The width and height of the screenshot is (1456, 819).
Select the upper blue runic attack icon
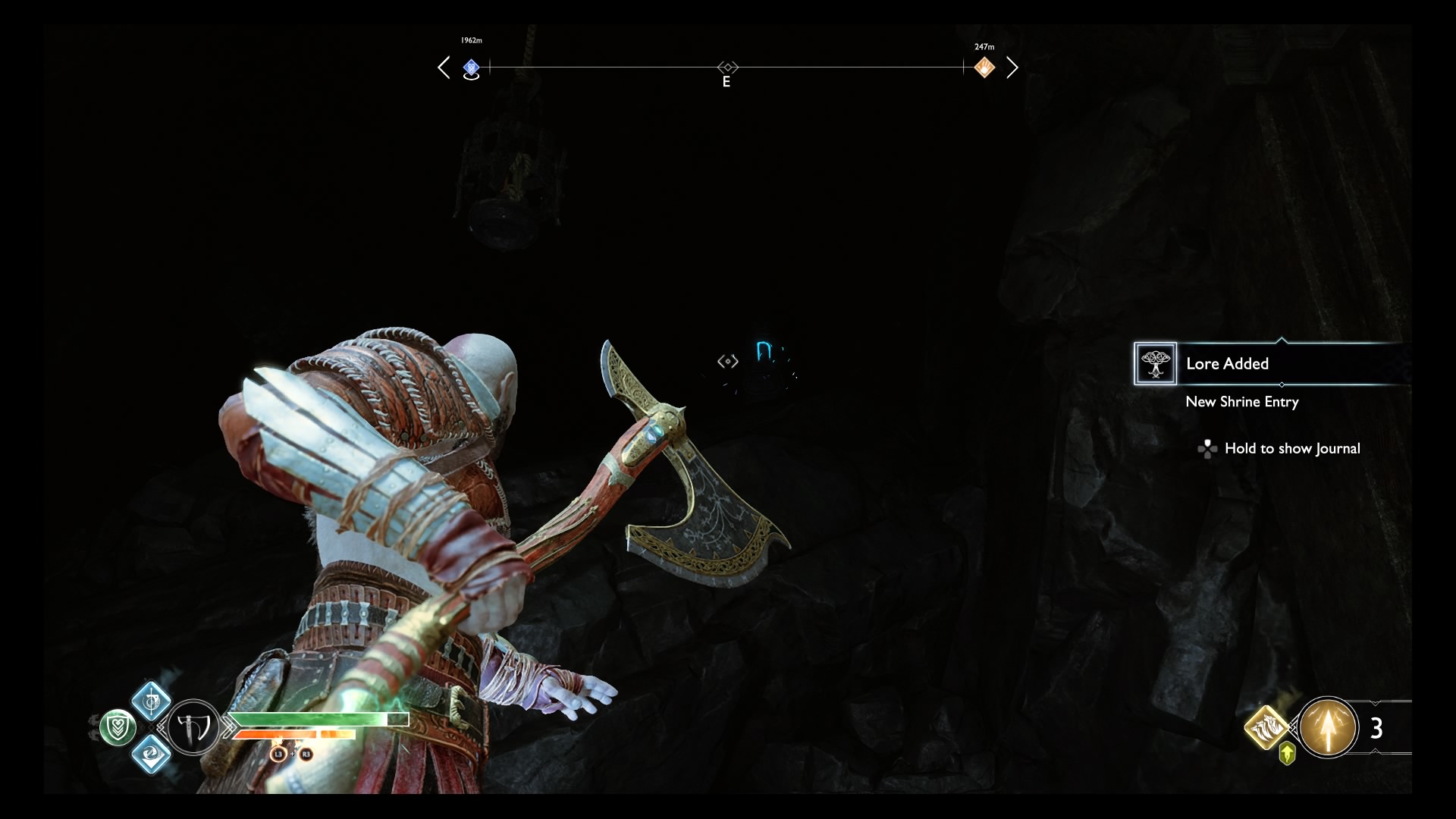pyautogui.click(x=151, y=701)
